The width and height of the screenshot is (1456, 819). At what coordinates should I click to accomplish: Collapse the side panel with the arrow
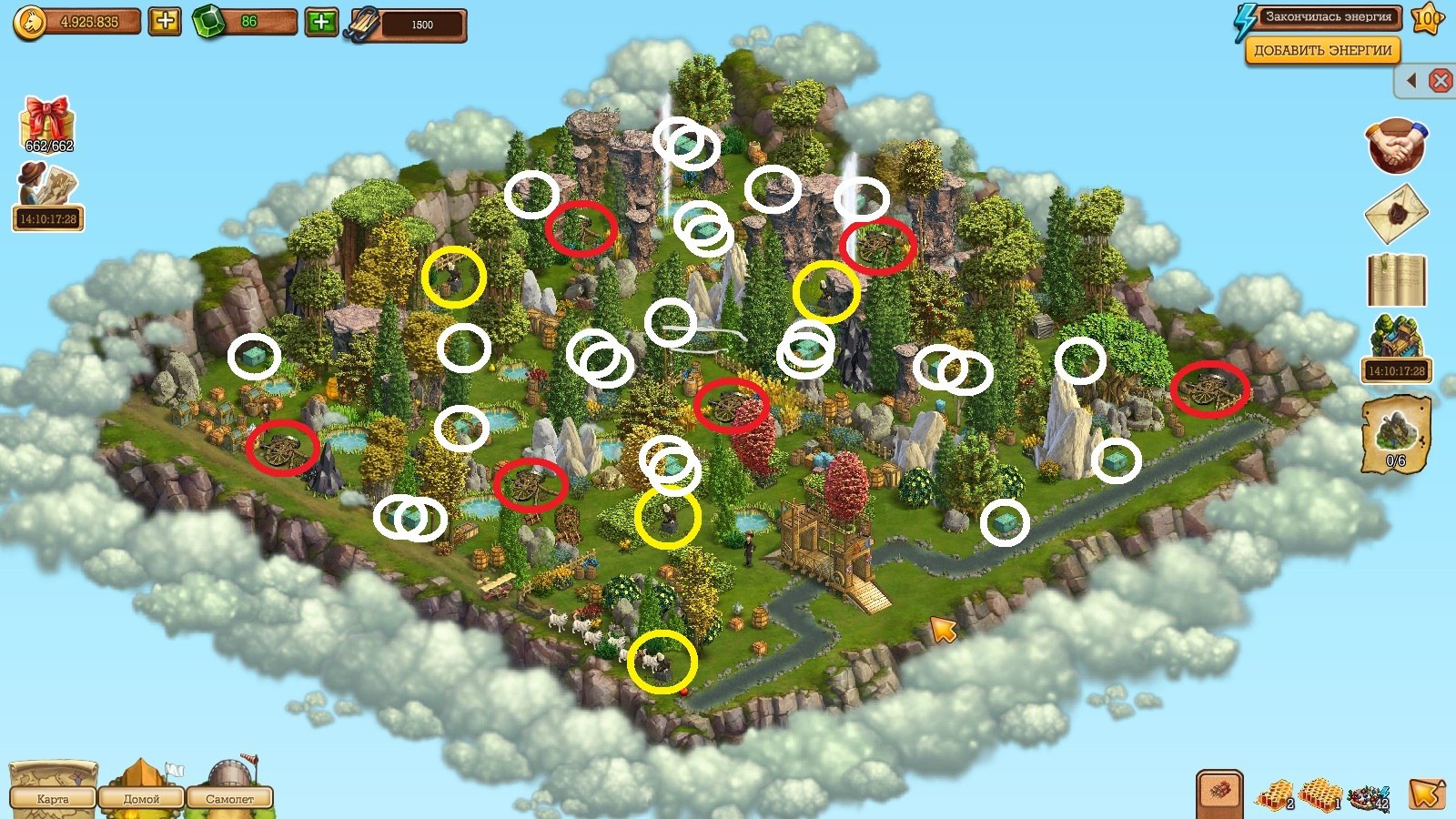(x=1411, y=81)
